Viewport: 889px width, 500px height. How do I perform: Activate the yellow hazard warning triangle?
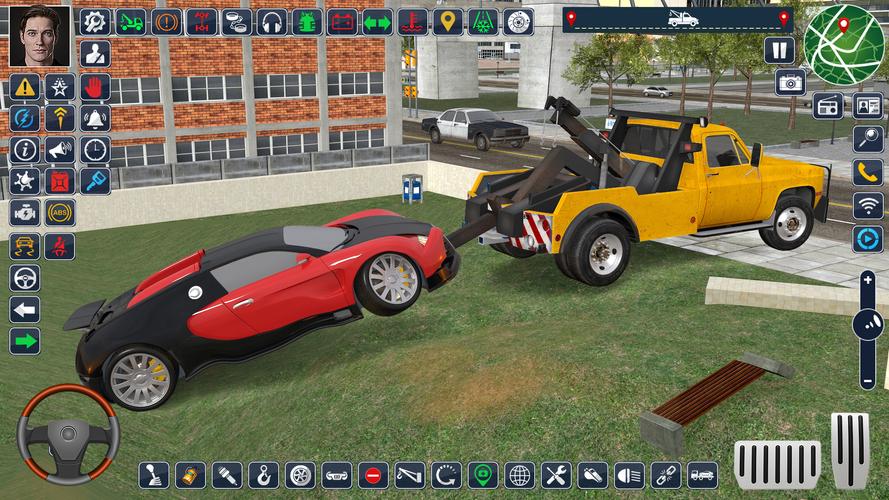click(25, 87)
